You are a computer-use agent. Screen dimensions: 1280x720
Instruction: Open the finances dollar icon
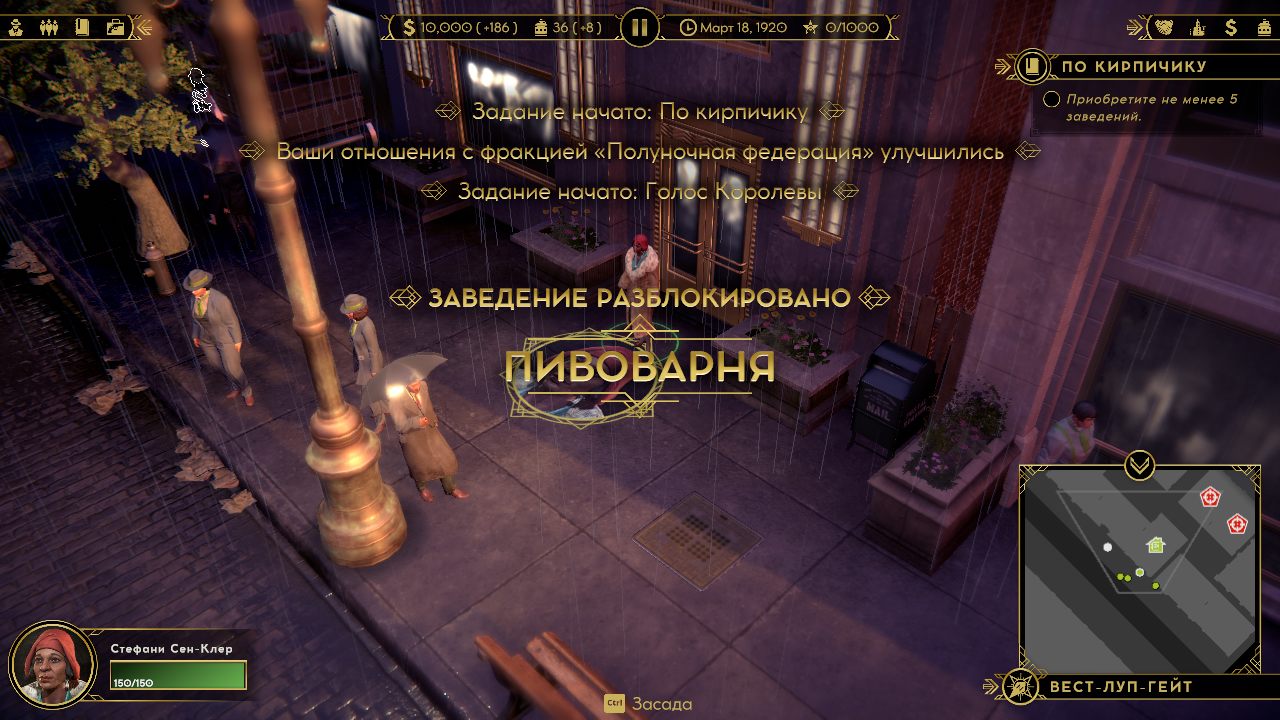click(x=1231, y=27)
